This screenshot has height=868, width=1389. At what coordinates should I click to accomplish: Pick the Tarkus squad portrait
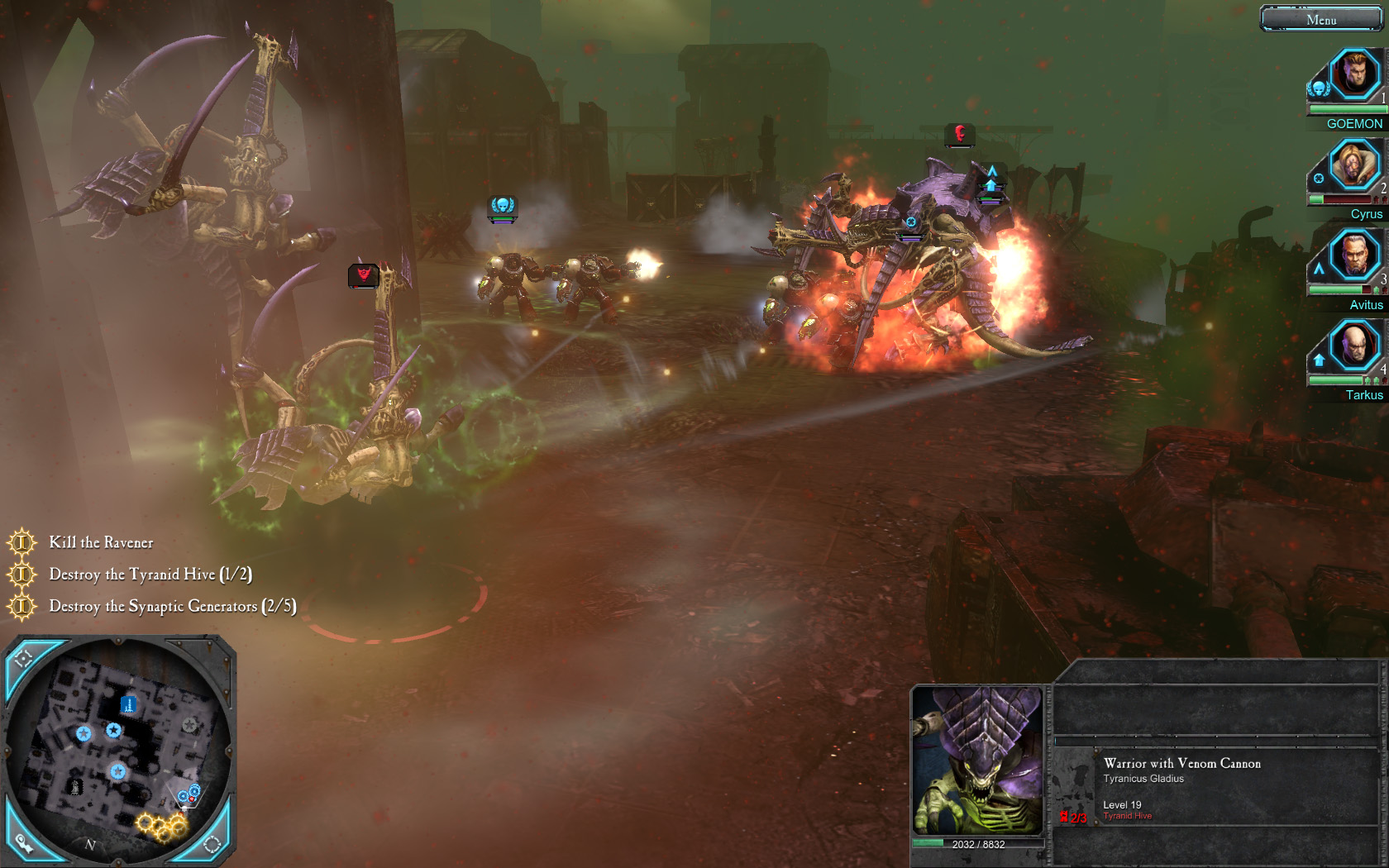[1354, 345]
